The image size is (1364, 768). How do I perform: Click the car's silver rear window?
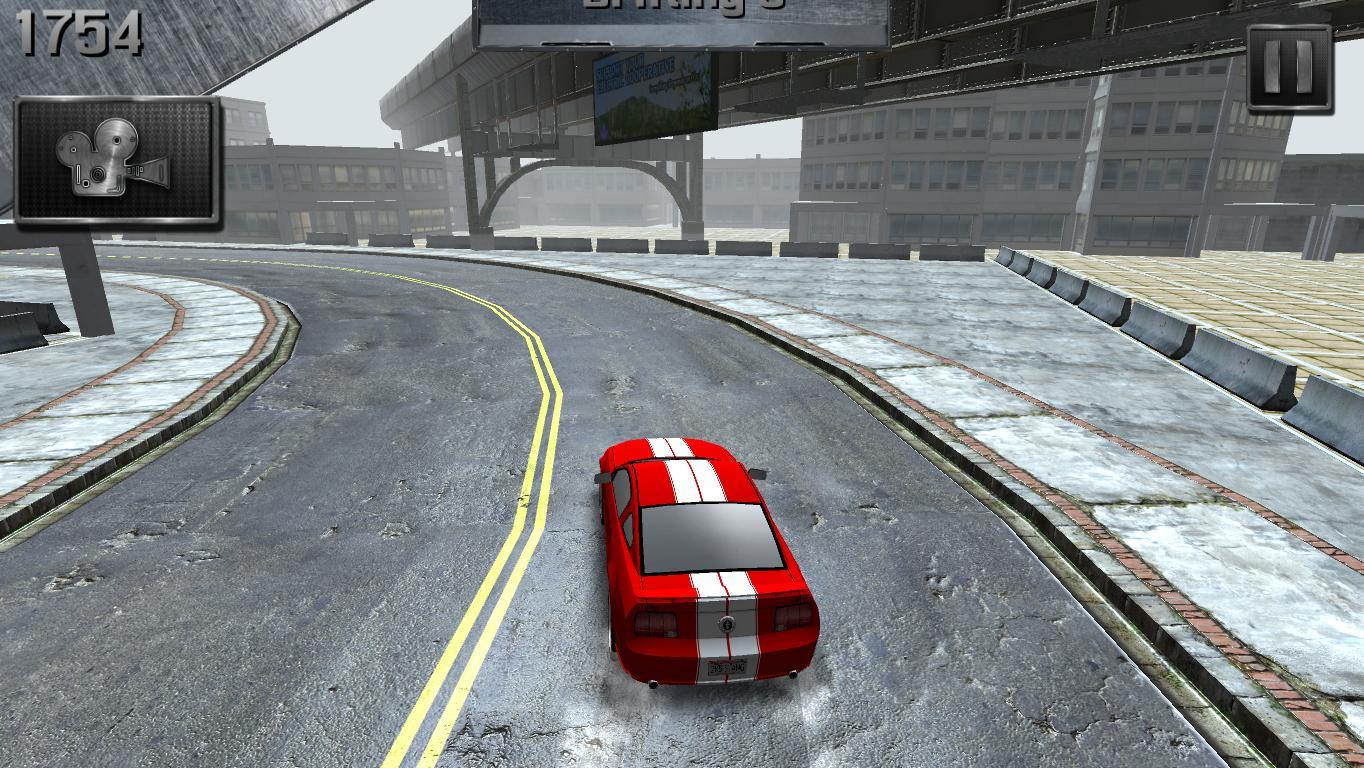(710, 538)
